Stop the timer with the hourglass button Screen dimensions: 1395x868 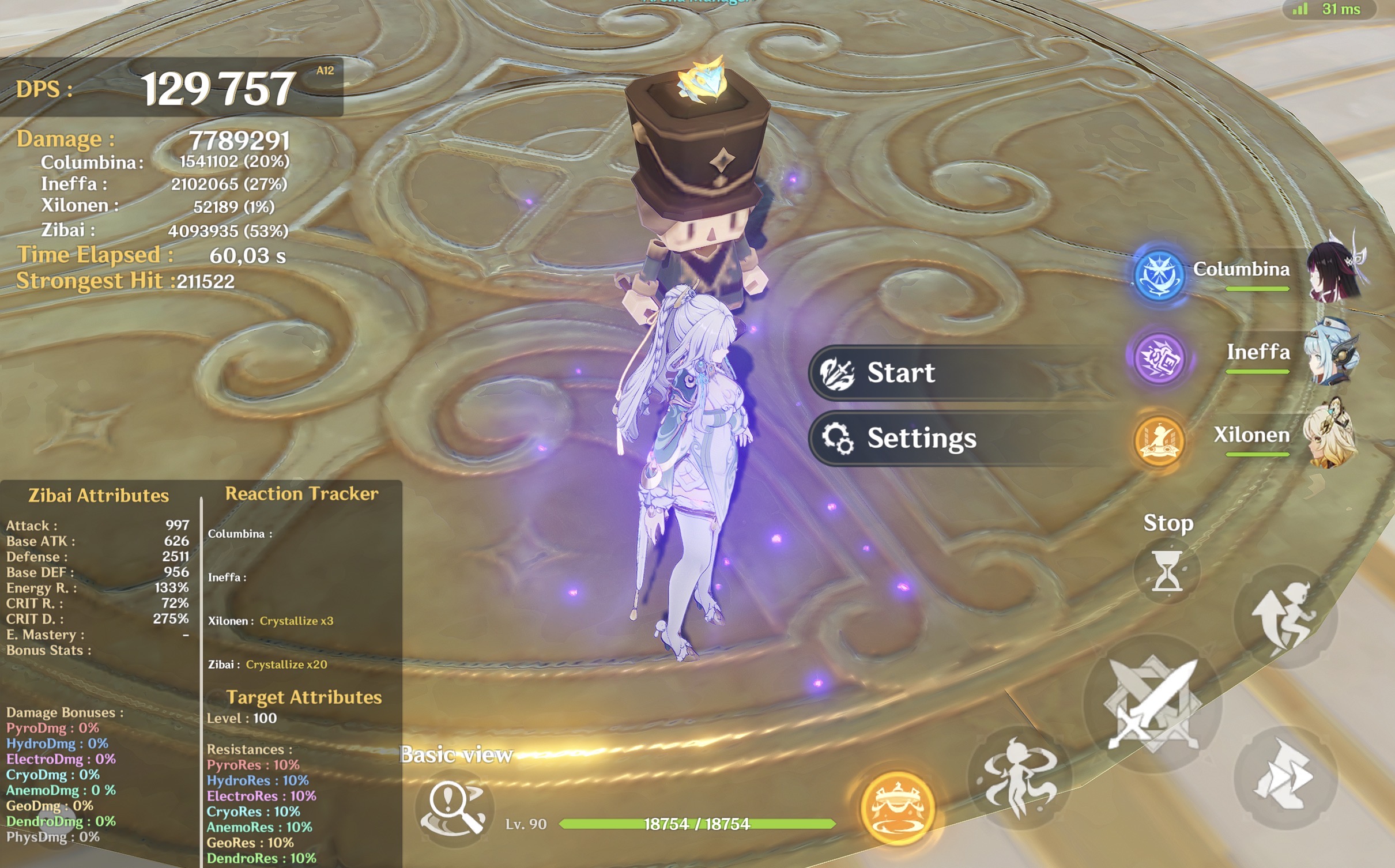click(1167, 571)
